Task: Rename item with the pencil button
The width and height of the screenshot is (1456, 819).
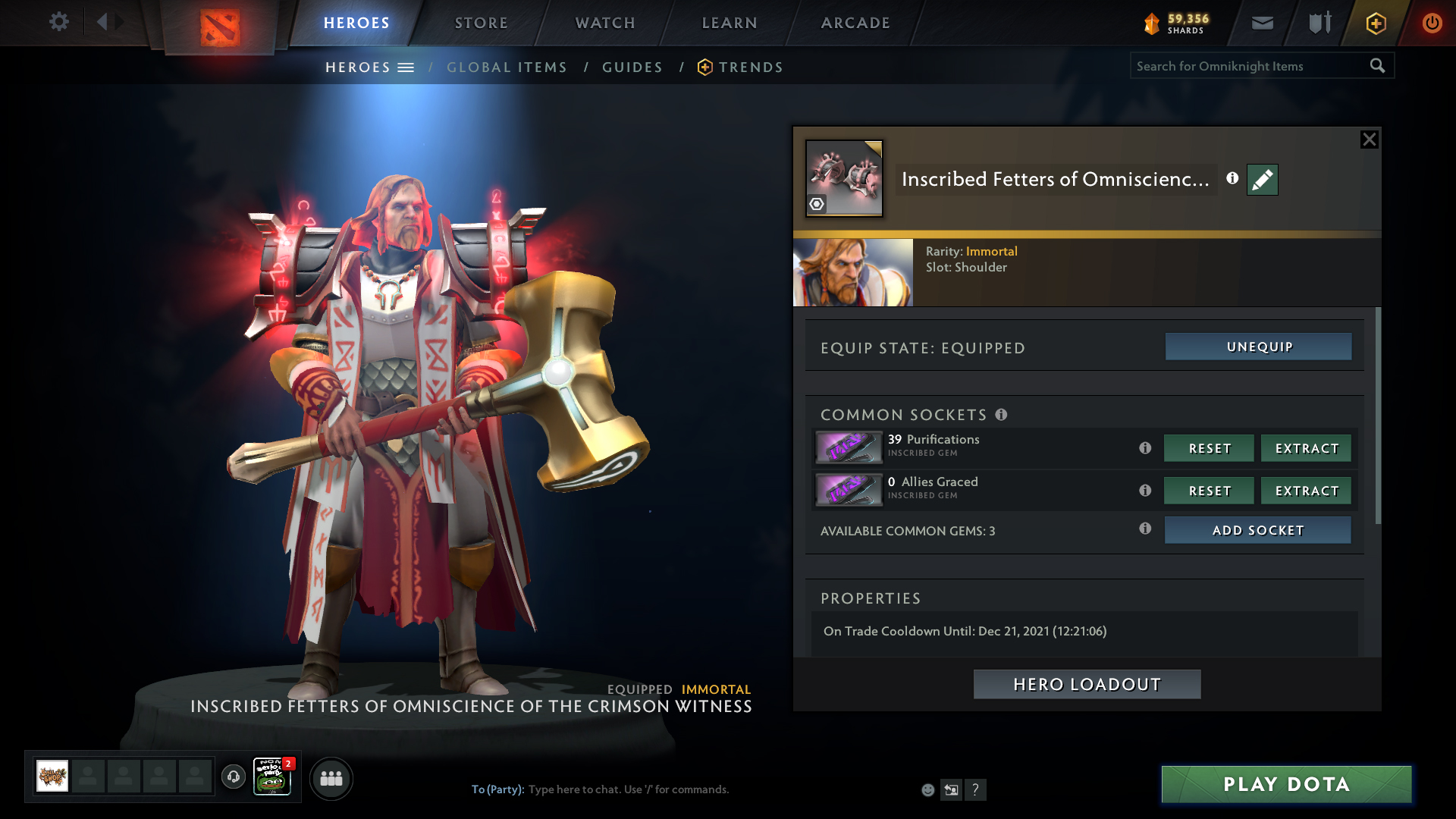Action: 1263,180
